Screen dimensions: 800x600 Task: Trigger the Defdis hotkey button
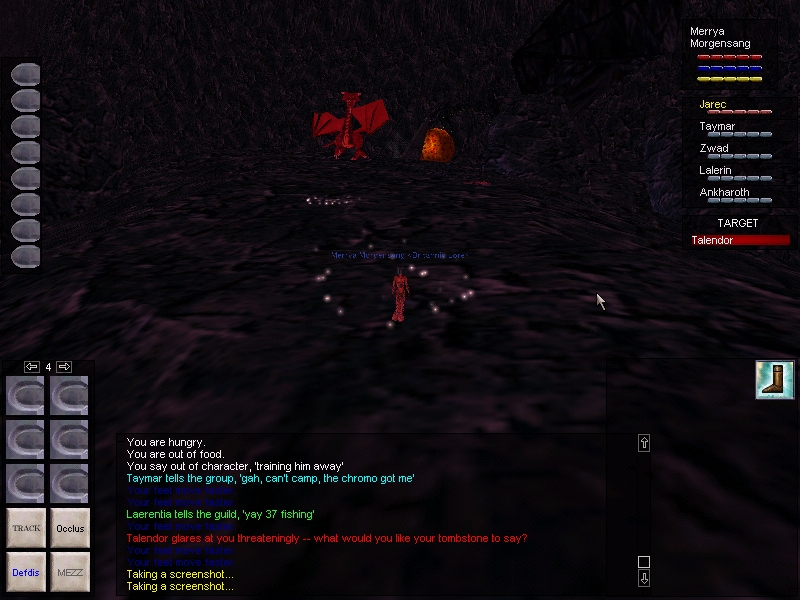[x=26, y=571]
